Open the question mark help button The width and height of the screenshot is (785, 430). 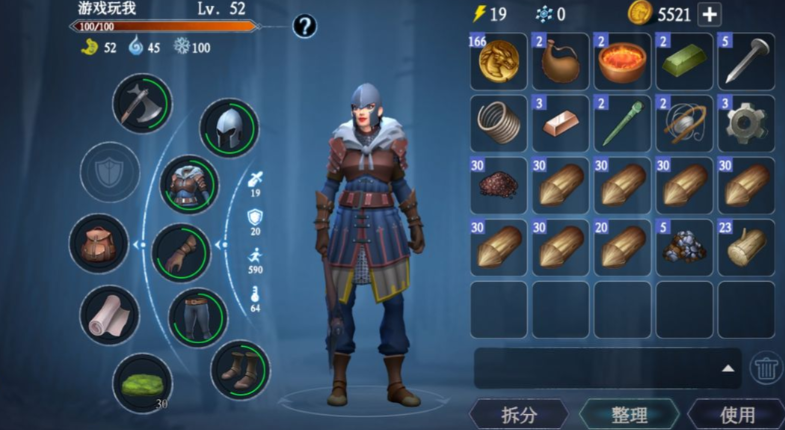(305, 26)
